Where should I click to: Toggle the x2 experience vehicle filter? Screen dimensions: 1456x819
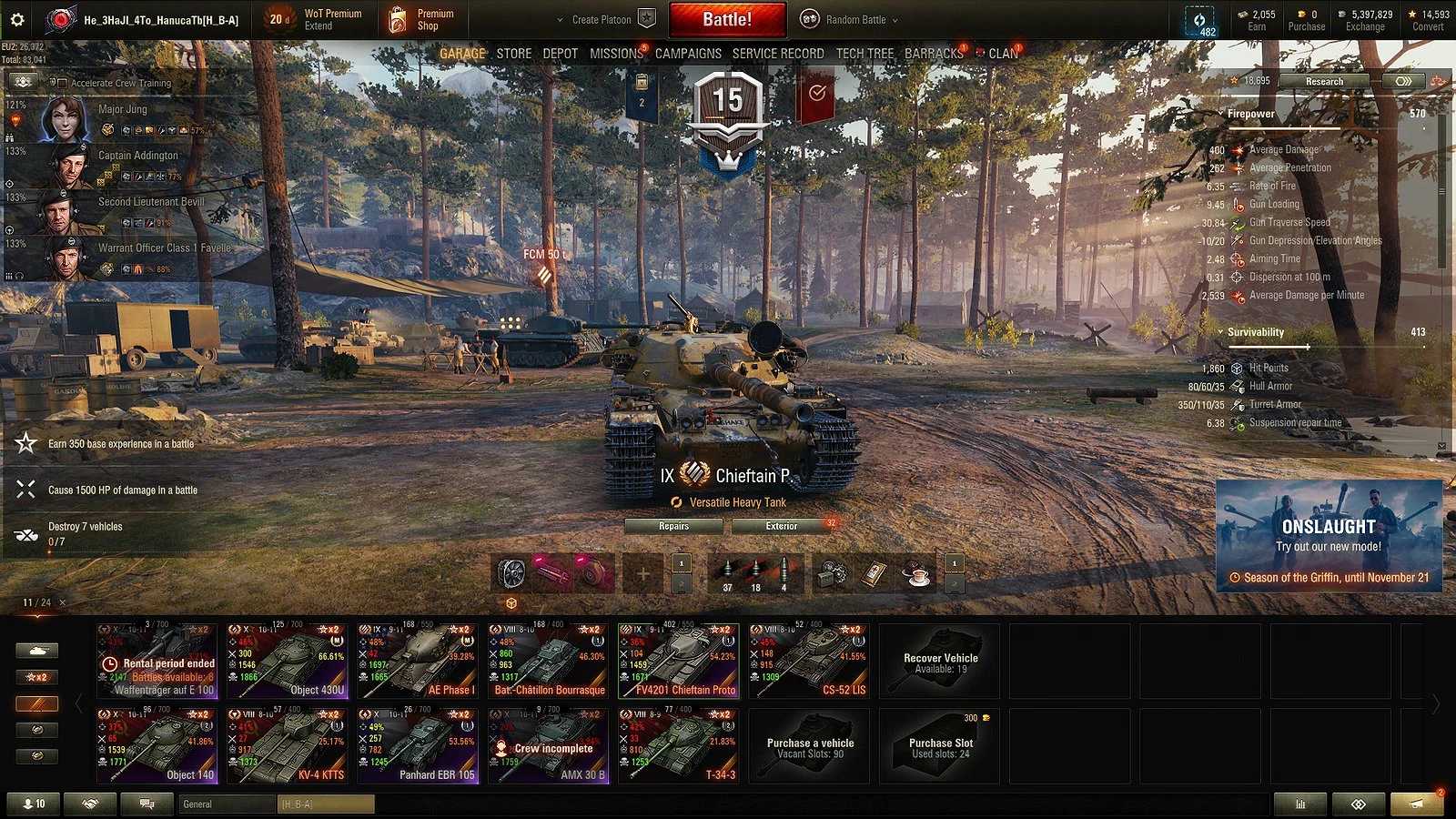tap(36, 677)
